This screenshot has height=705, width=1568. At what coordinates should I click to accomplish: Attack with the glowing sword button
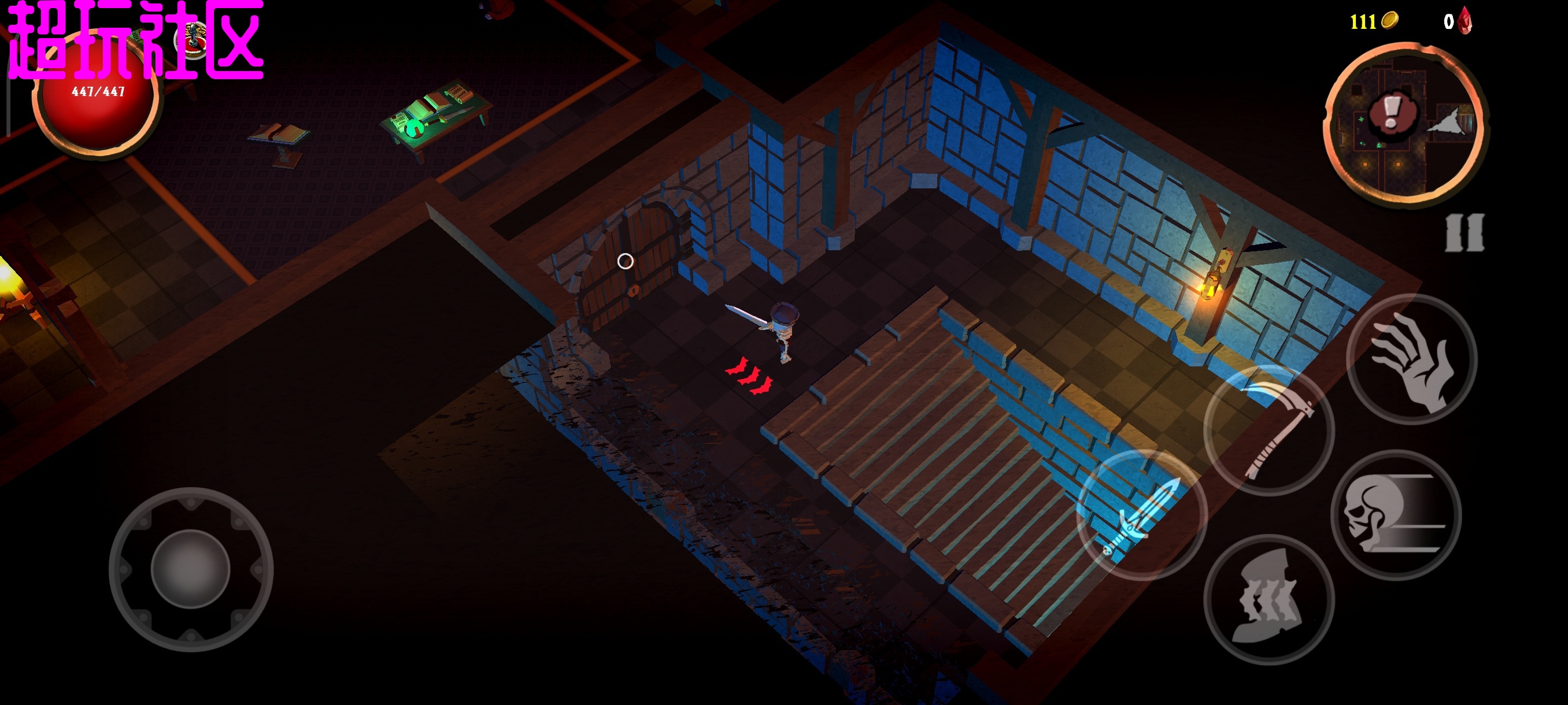coord(1141,515)
